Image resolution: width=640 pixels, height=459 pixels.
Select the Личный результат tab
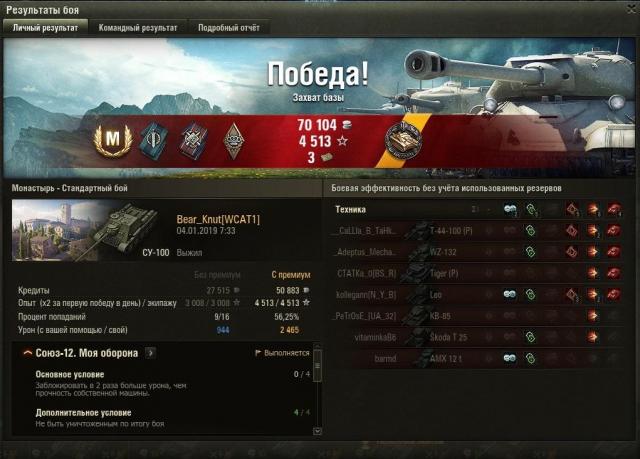click(45, 28)
